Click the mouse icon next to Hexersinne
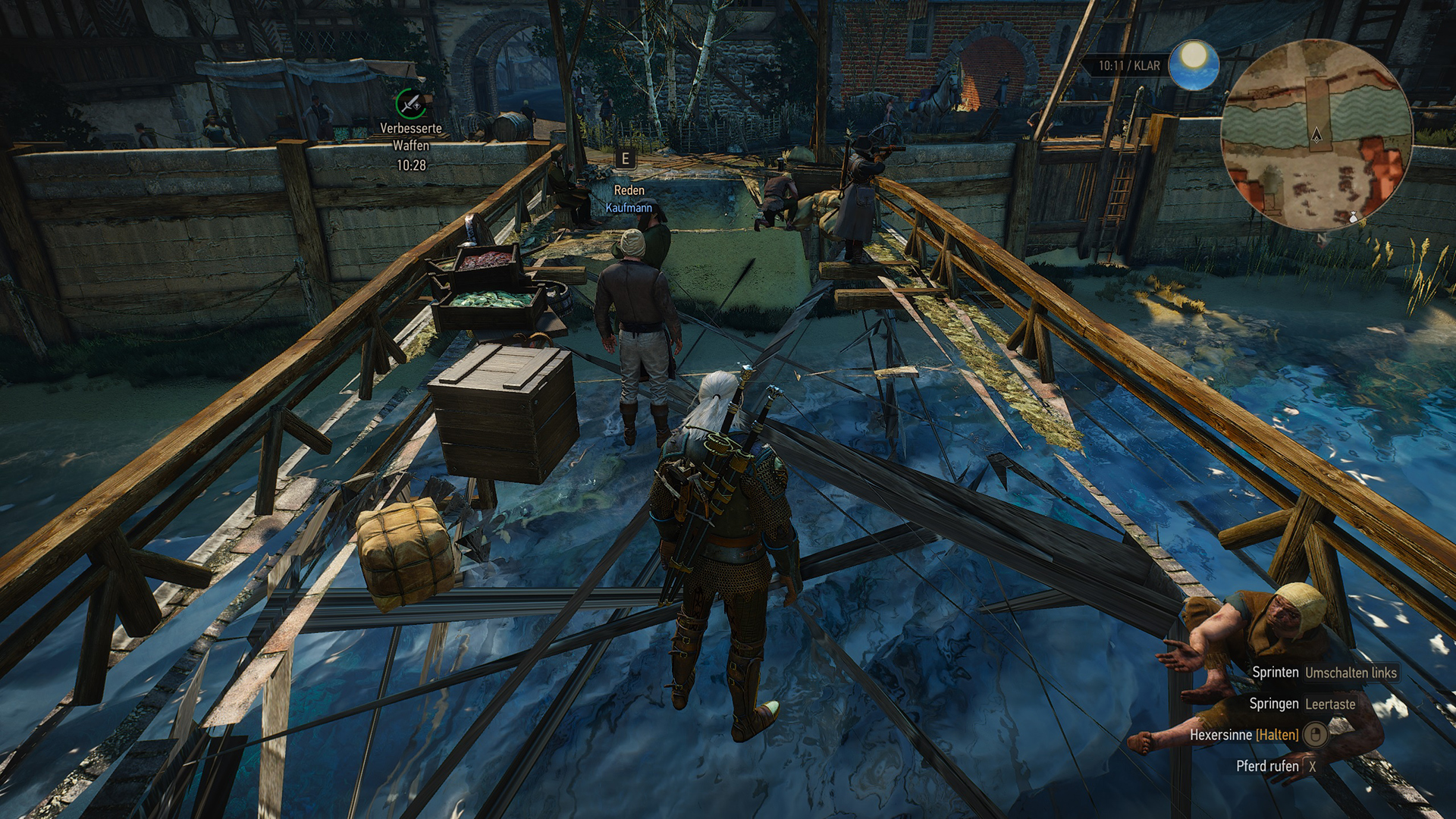Image resolution: width=1456 pixels, height=819 pixels. tap(1317, 736)
